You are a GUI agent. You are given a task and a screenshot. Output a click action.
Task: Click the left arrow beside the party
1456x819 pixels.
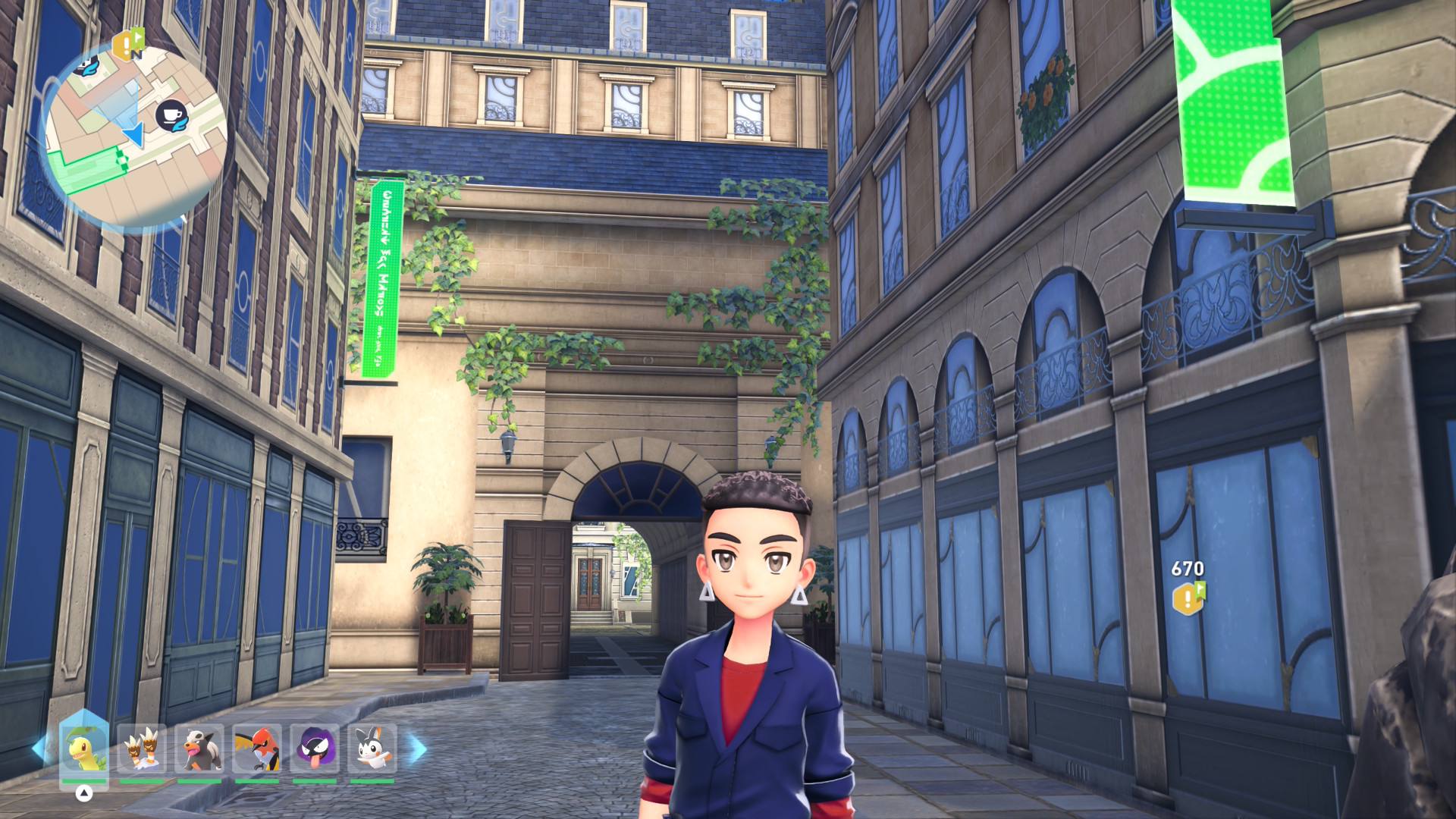click(39, 749)
